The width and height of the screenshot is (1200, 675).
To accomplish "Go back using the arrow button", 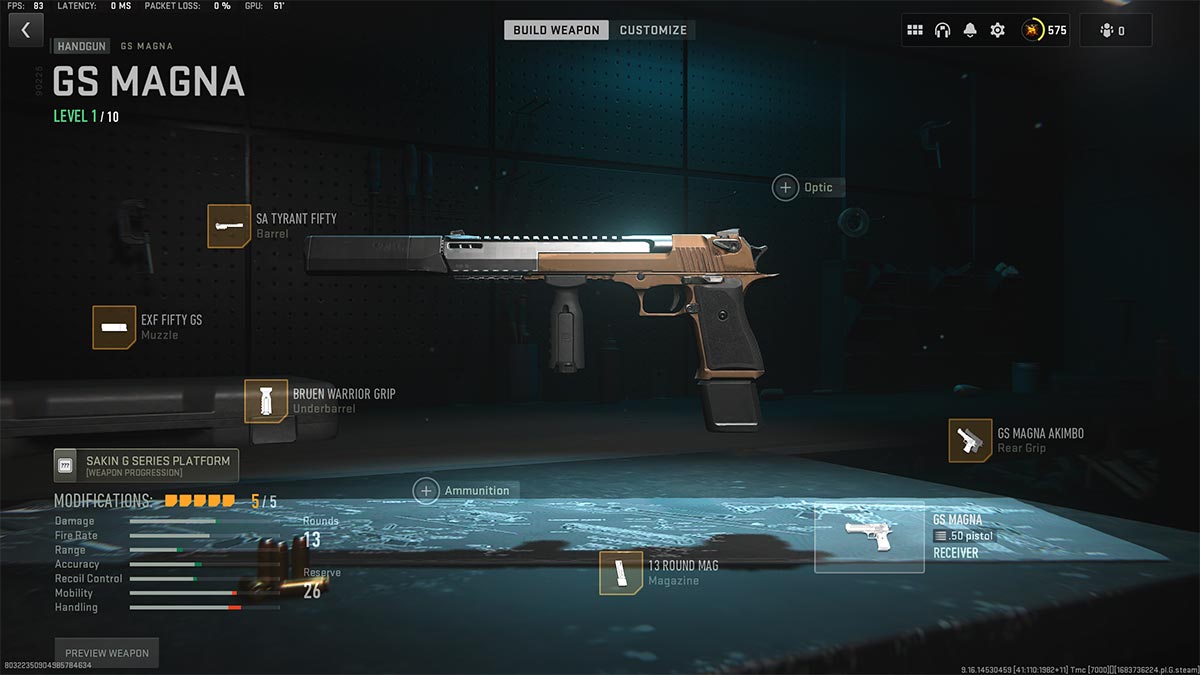I will coord(26,30).
